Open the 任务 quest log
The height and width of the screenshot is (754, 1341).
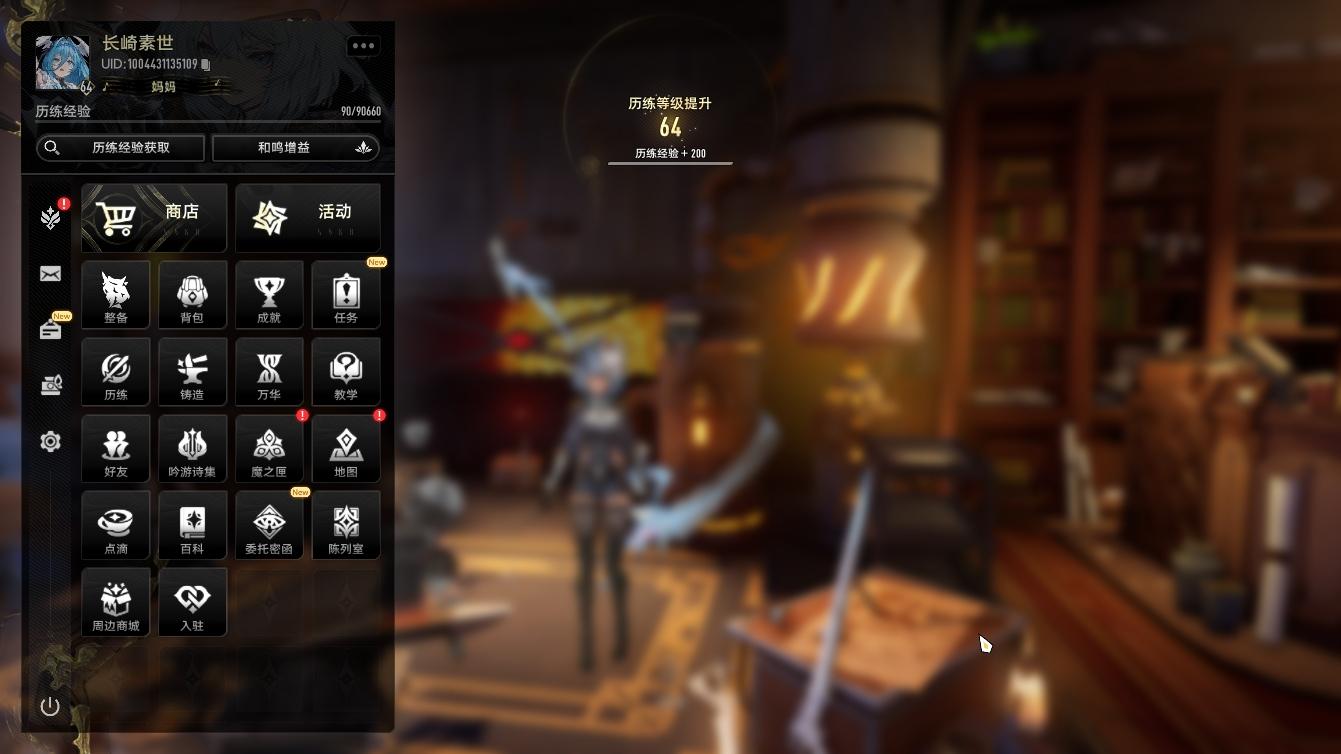(x=346, y=295)
